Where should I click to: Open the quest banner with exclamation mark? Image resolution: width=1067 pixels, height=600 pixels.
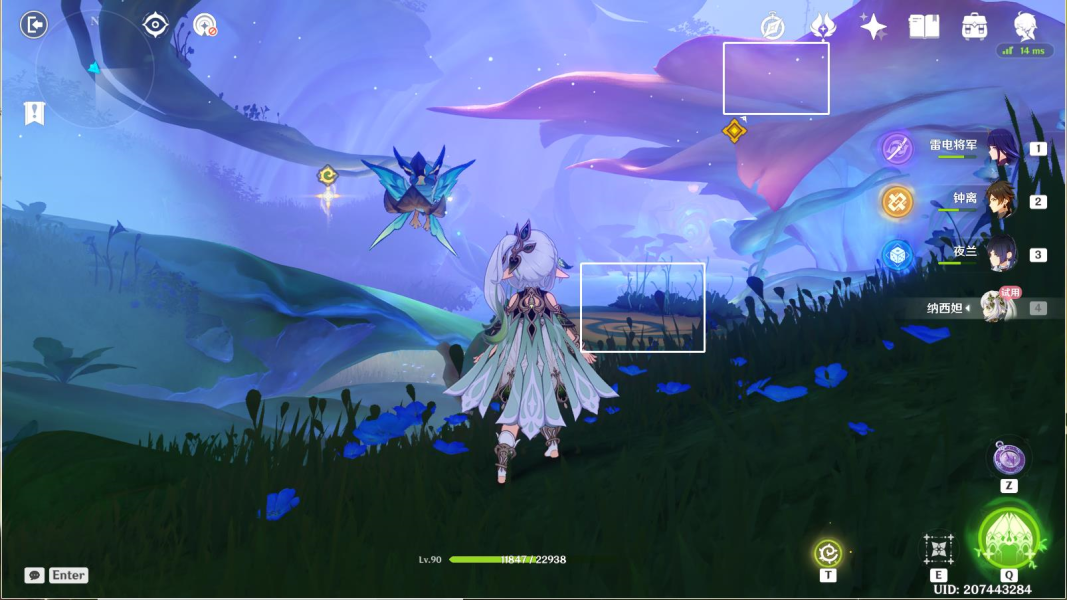(x=35, y=113)
